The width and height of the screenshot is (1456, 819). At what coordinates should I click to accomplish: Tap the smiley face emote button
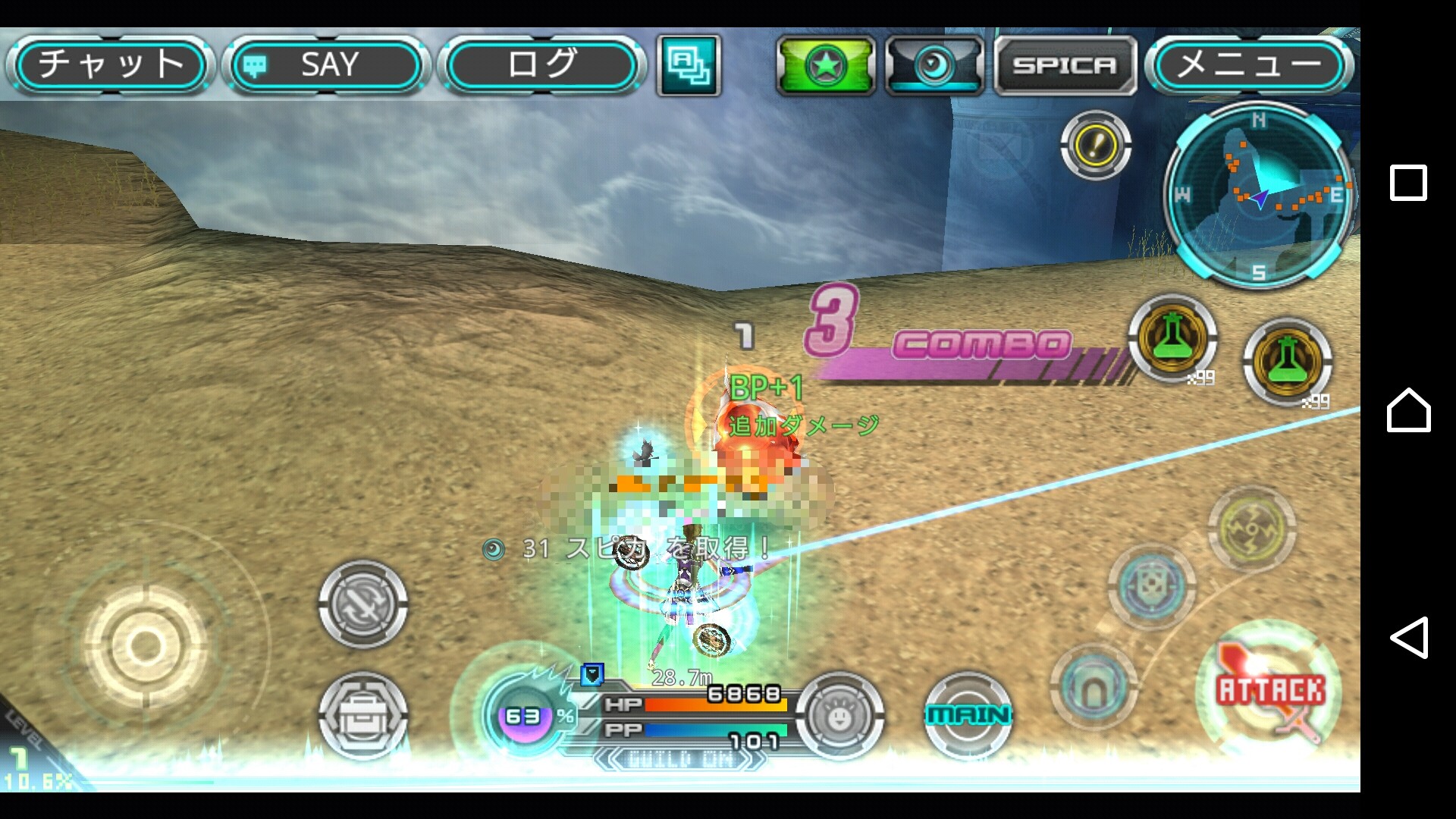tap(839, 714)
